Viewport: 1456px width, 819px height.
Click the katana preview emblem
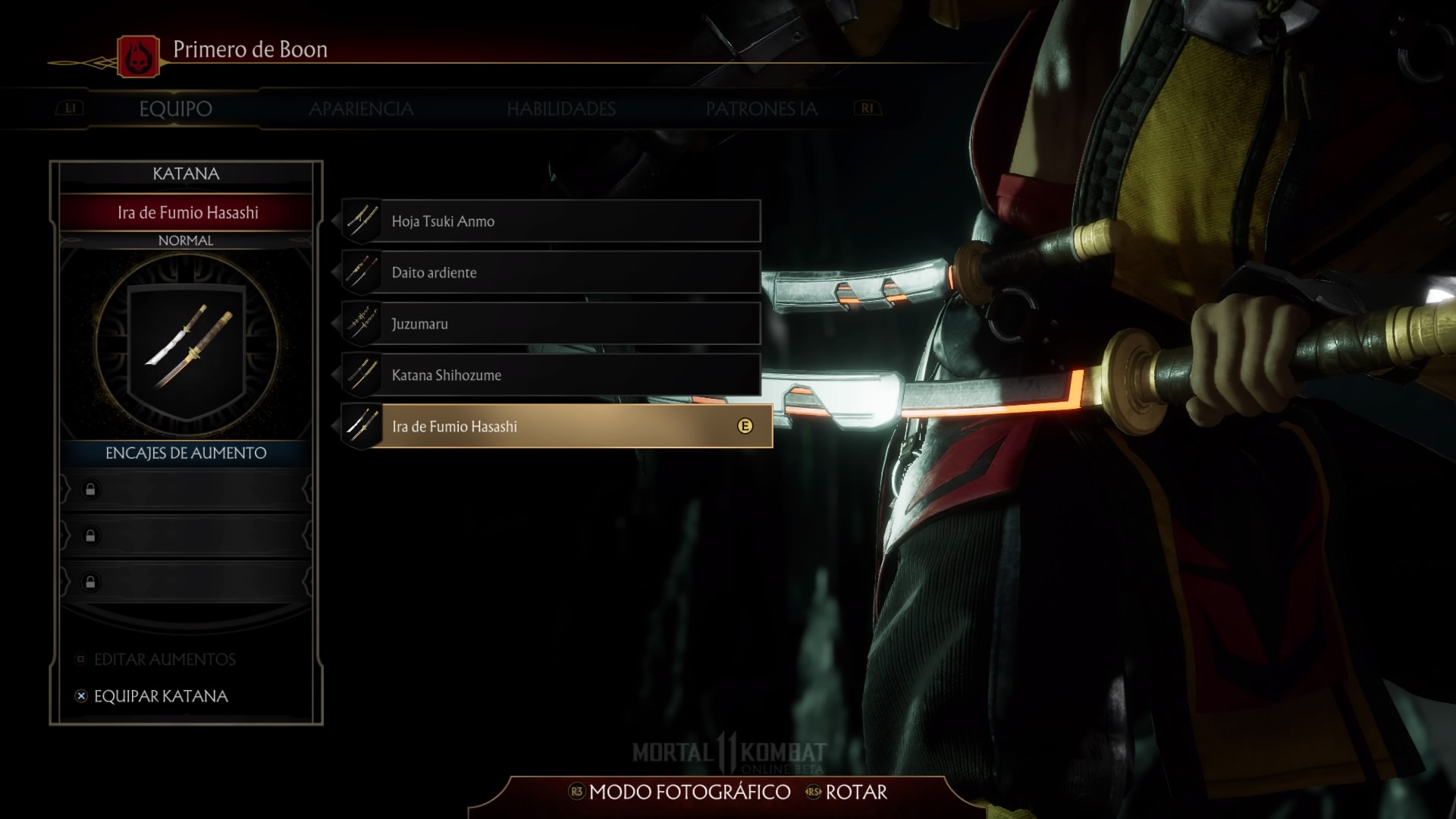(187, 345)
